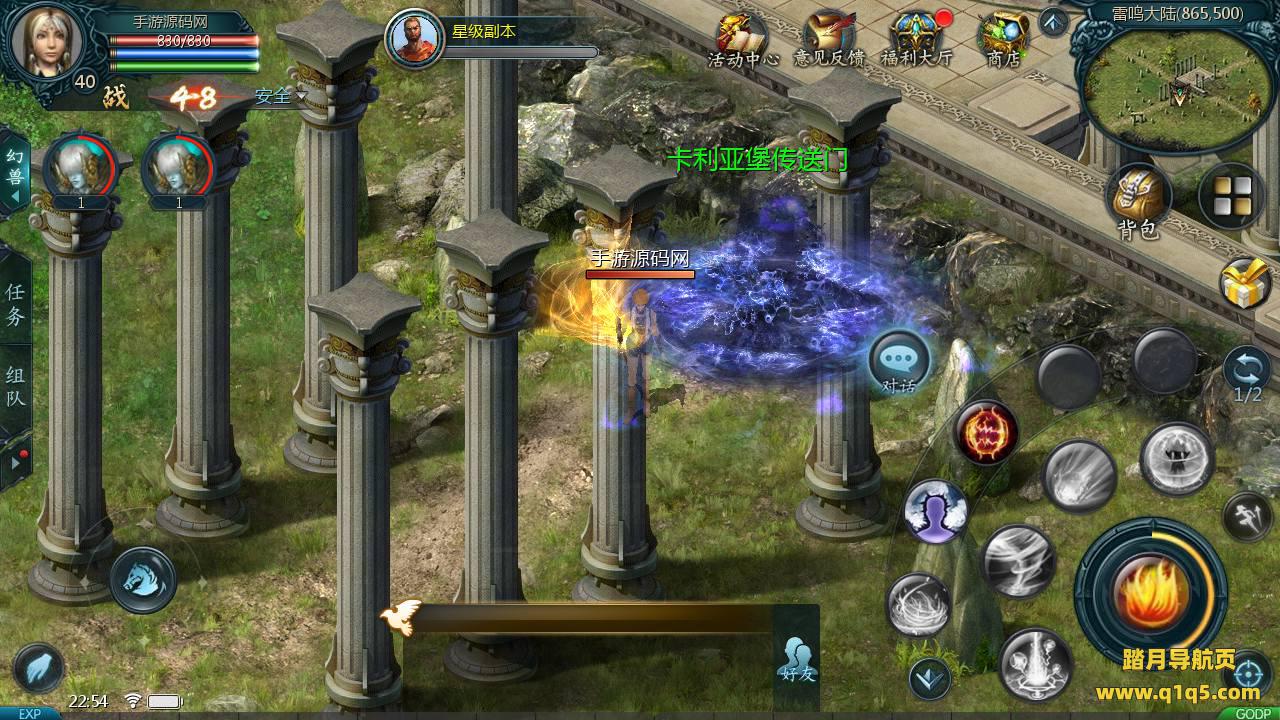The image size is (1280, 720).
Task: Activate the horse mount button
Action: 143,579
